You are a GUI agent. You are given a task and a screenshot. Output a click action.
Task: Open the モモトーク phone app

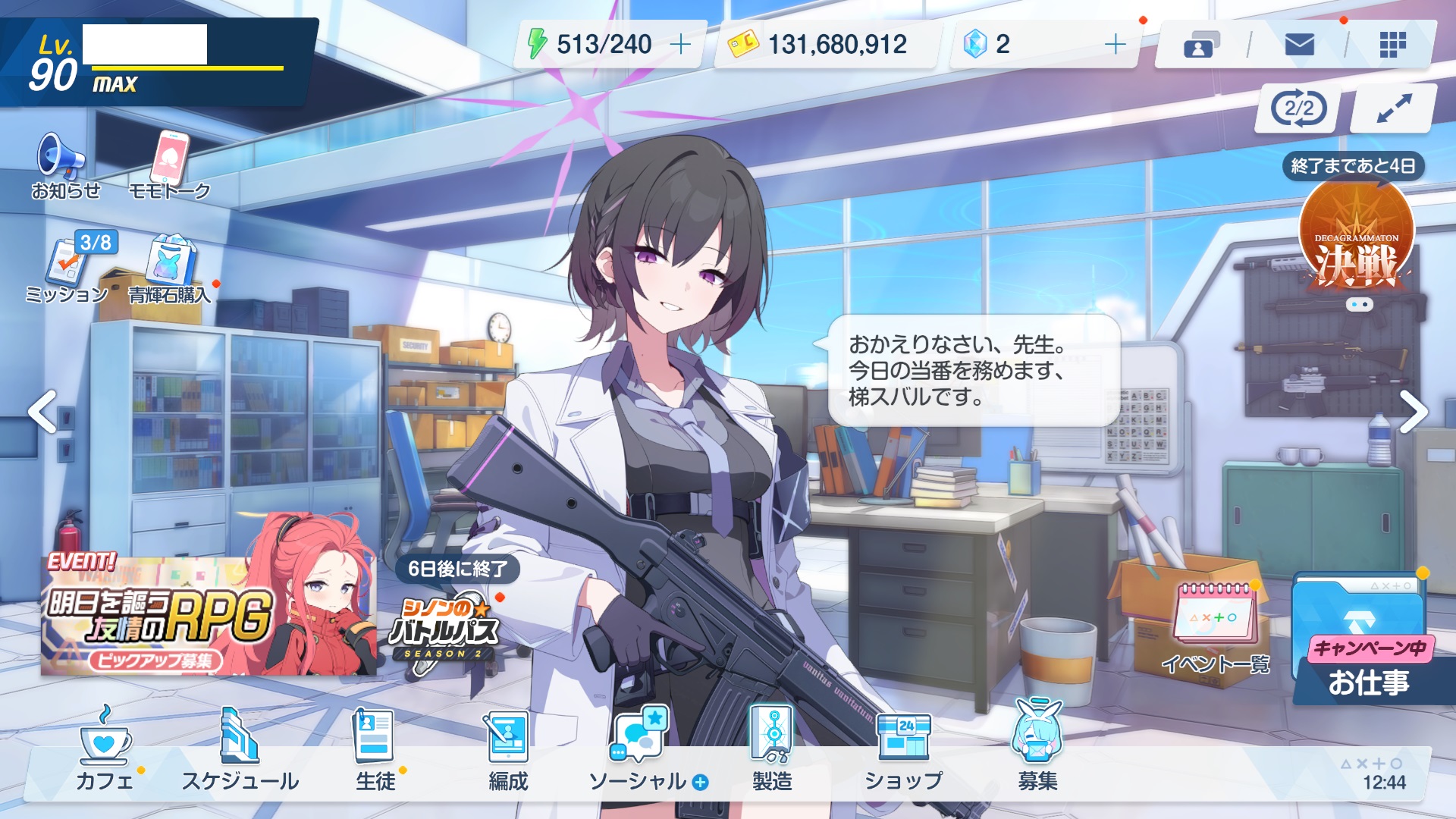[x=170, y=165]
